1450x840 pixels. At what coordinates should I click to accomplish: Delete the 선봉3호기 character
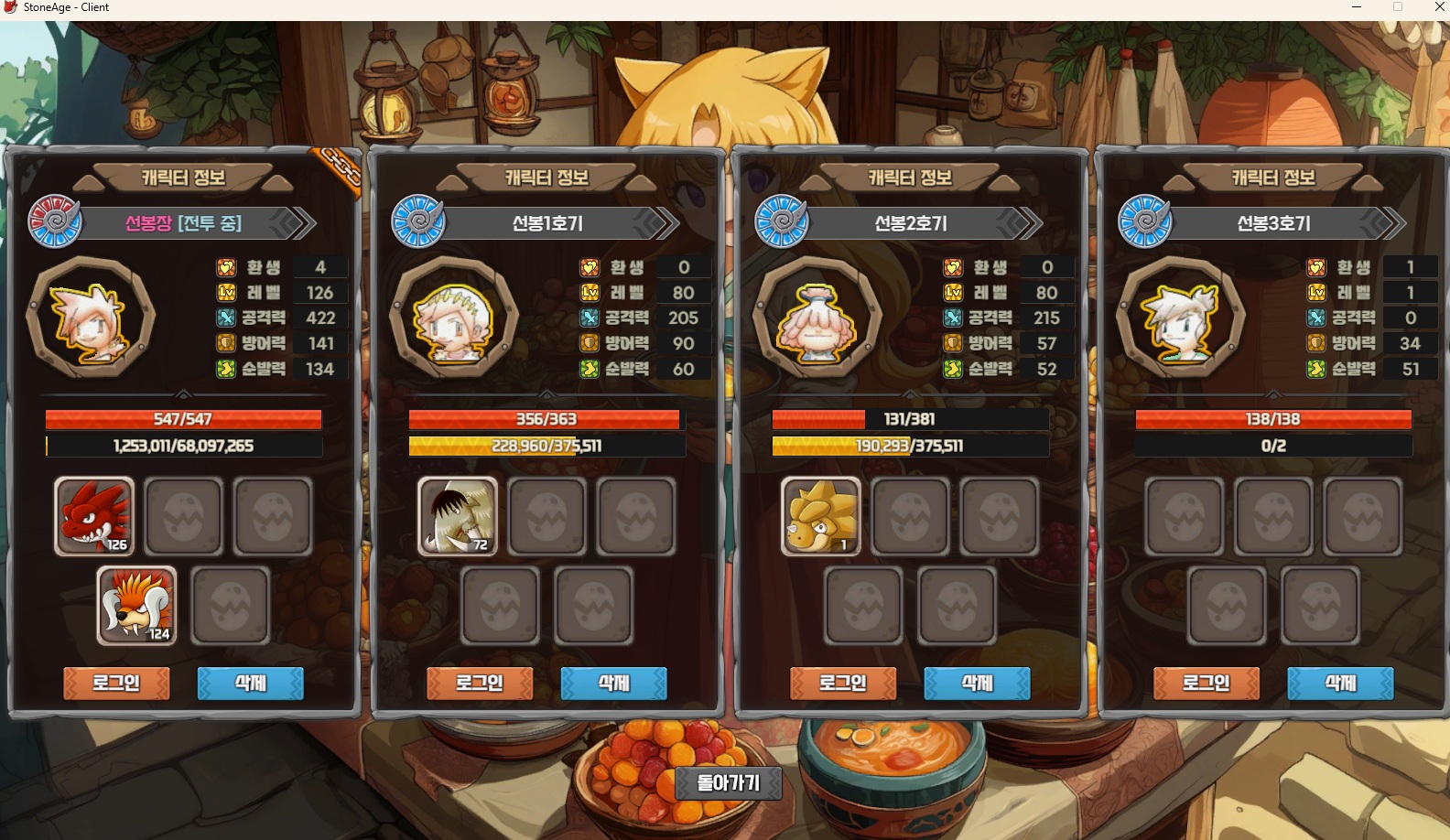click(1340, 683)
